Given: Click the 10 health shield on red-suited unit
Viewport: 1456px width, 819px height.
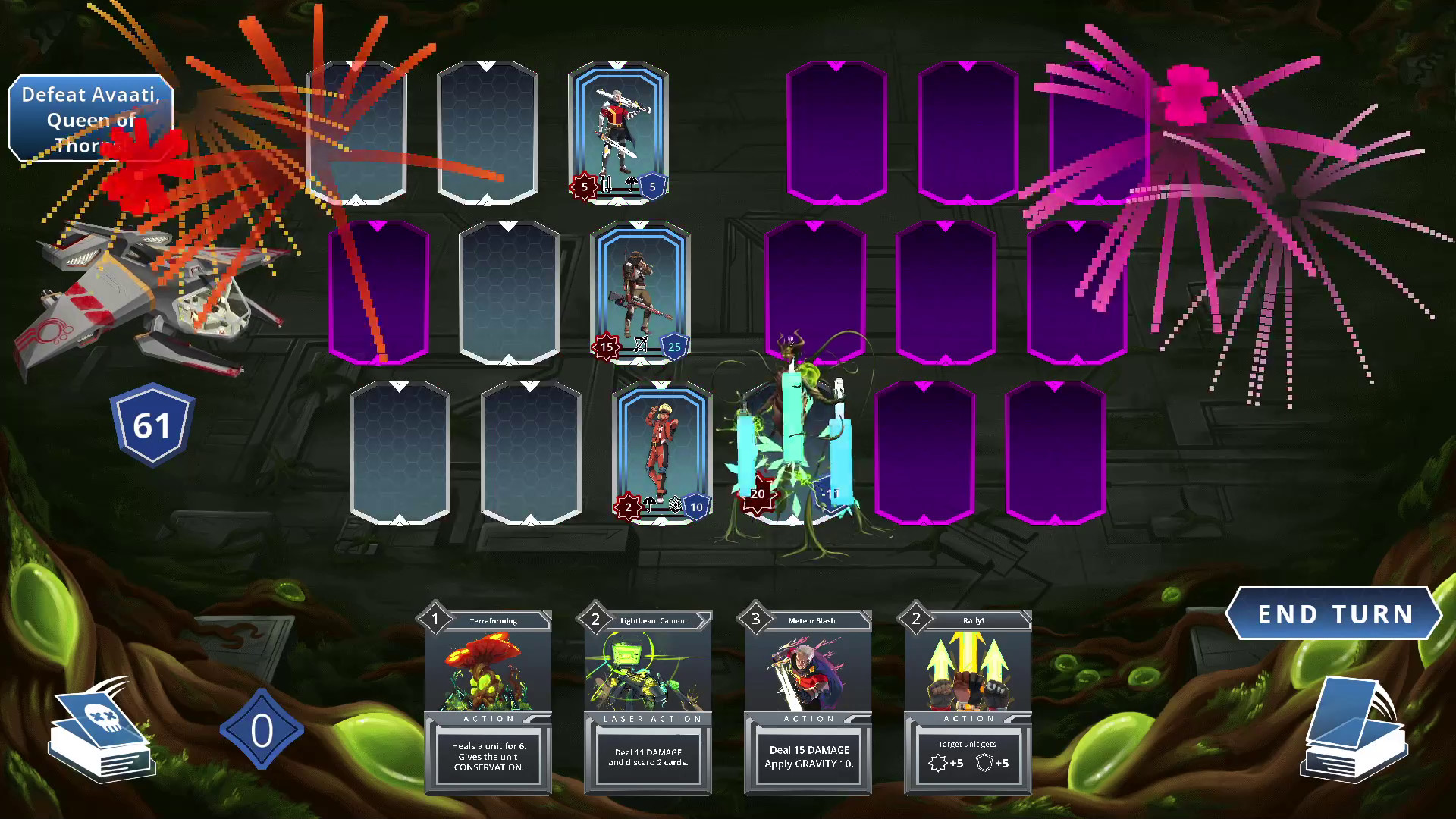Looking at the screenshot, I should click(695, 508).
